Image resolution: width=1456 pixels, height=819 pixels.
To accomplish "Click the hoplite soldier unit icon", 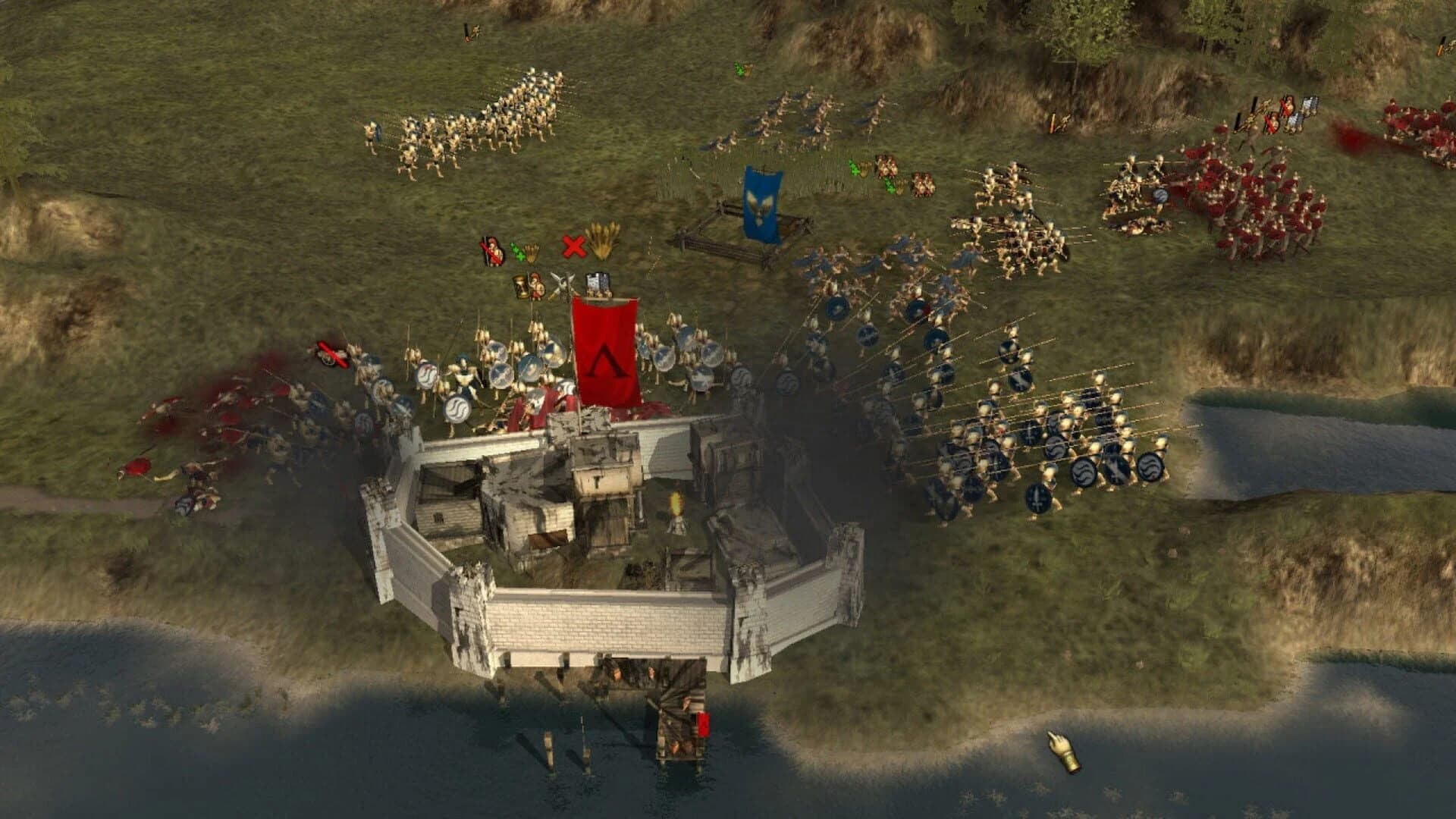I will click(537, 287).
